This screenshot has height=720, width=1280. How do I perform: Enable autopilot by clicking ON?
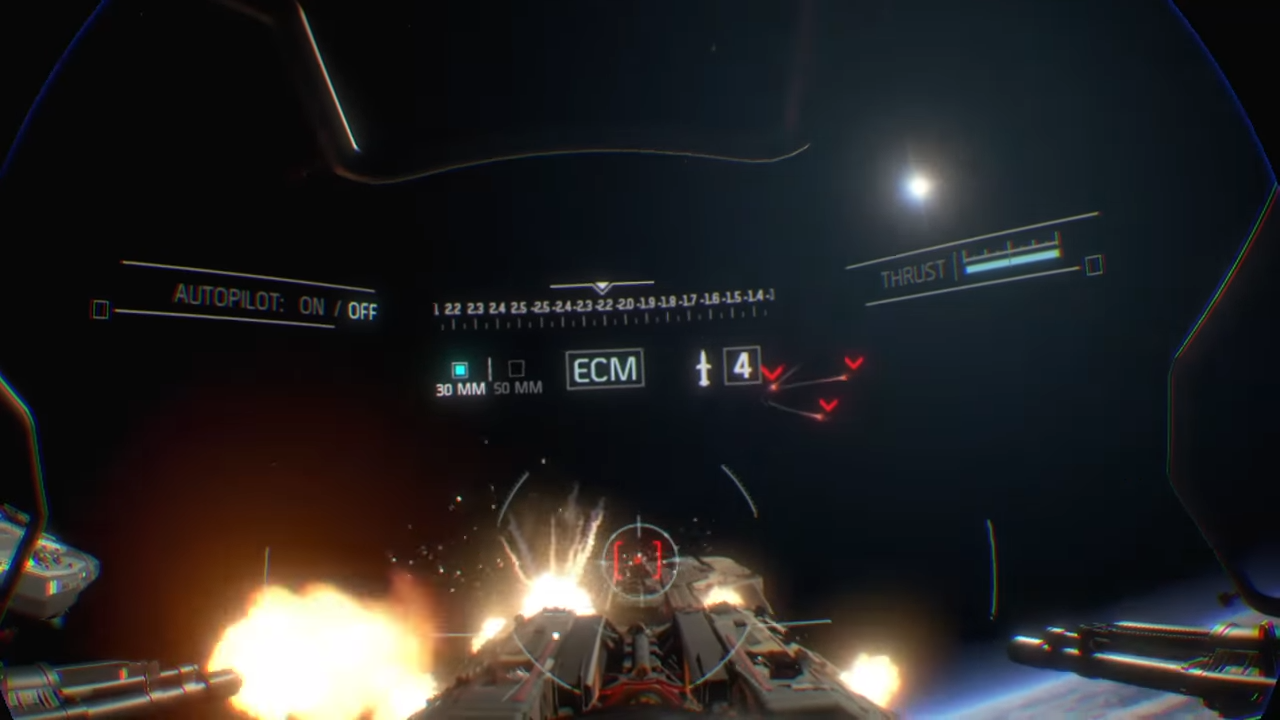coord(311,307)
